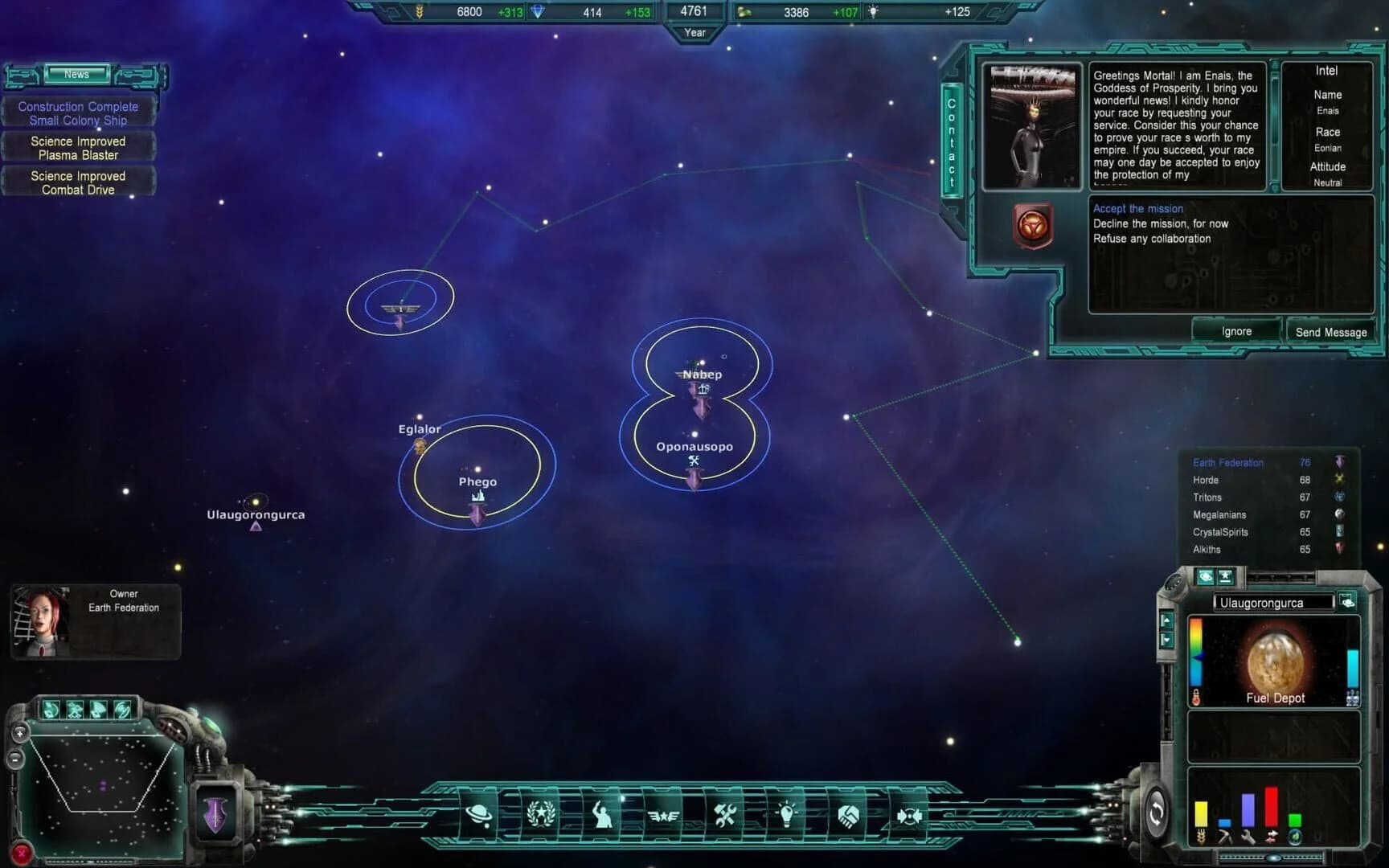
Task: Expand the Year indicator tab
Action: (694, 33)
